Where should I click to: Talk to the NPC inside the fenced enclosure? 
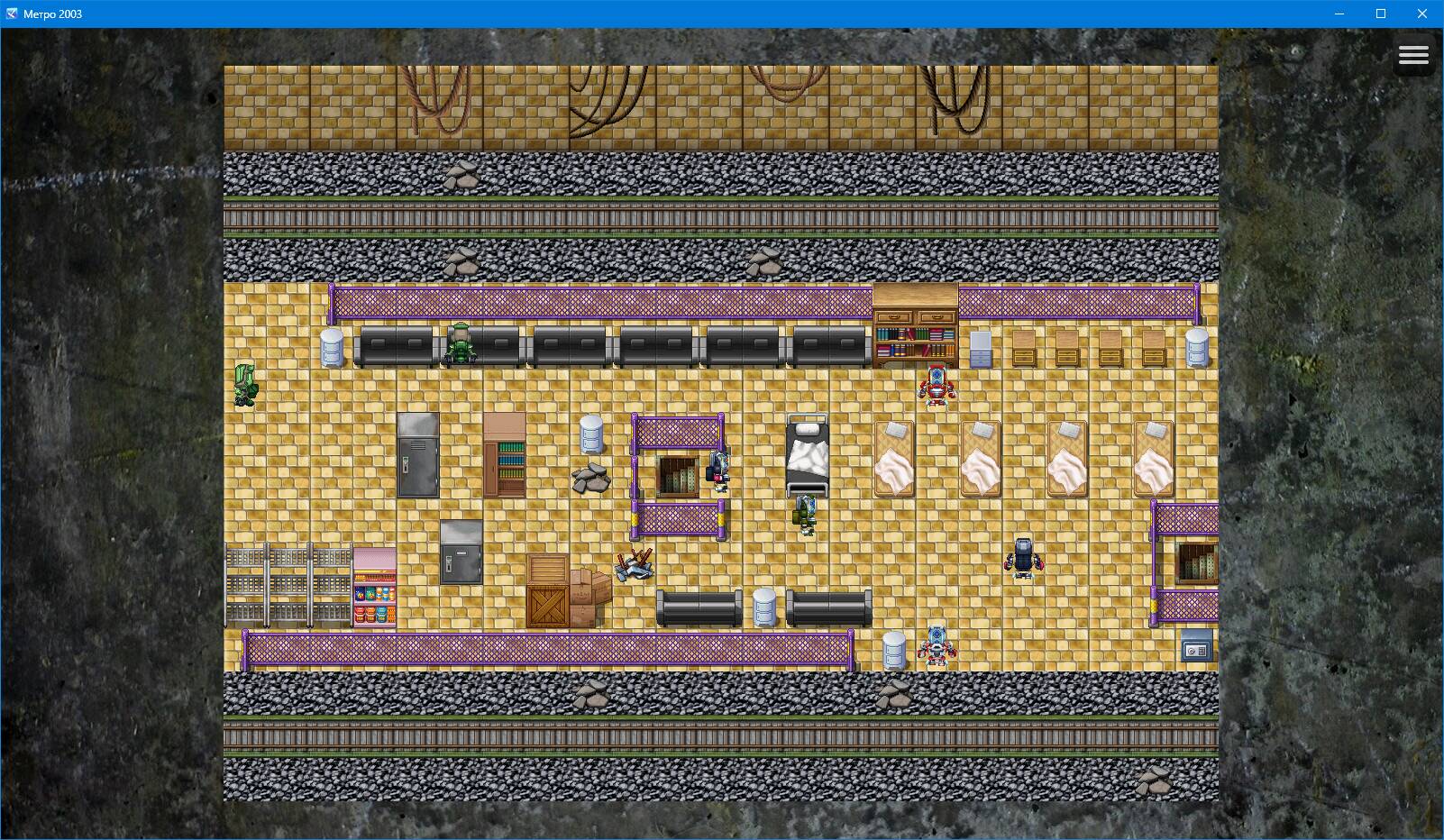717,469
